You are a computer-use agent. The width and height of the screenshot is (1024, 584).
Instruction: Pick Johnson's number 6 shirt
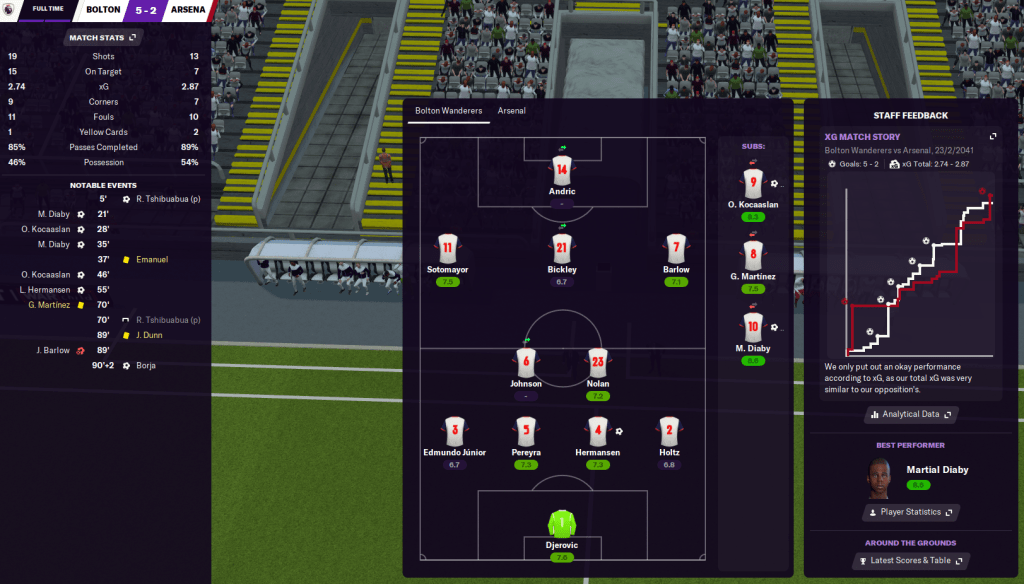525,362
